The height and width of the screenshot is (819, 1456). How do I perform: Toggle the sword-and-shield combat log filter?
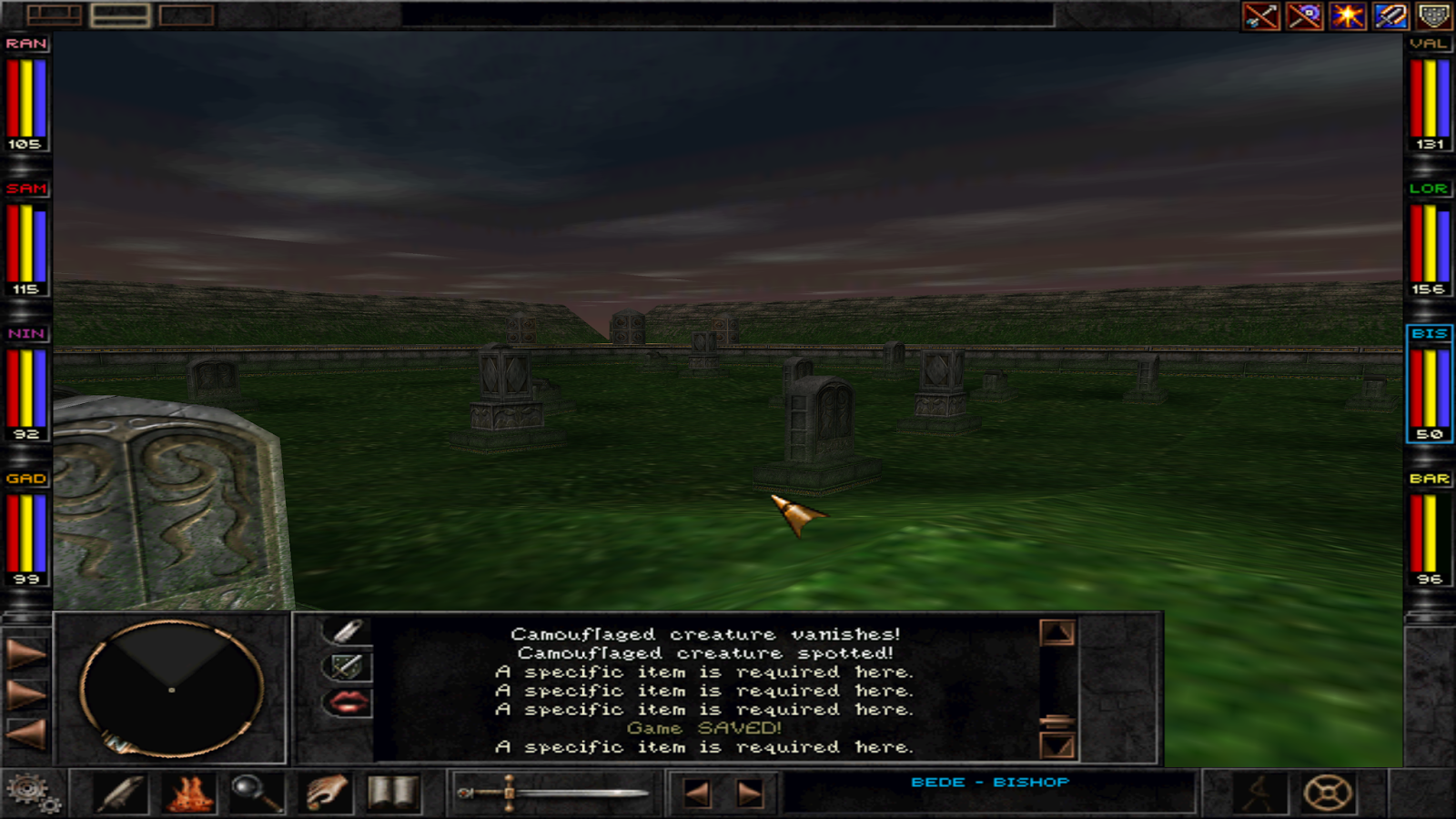[350, 665]
